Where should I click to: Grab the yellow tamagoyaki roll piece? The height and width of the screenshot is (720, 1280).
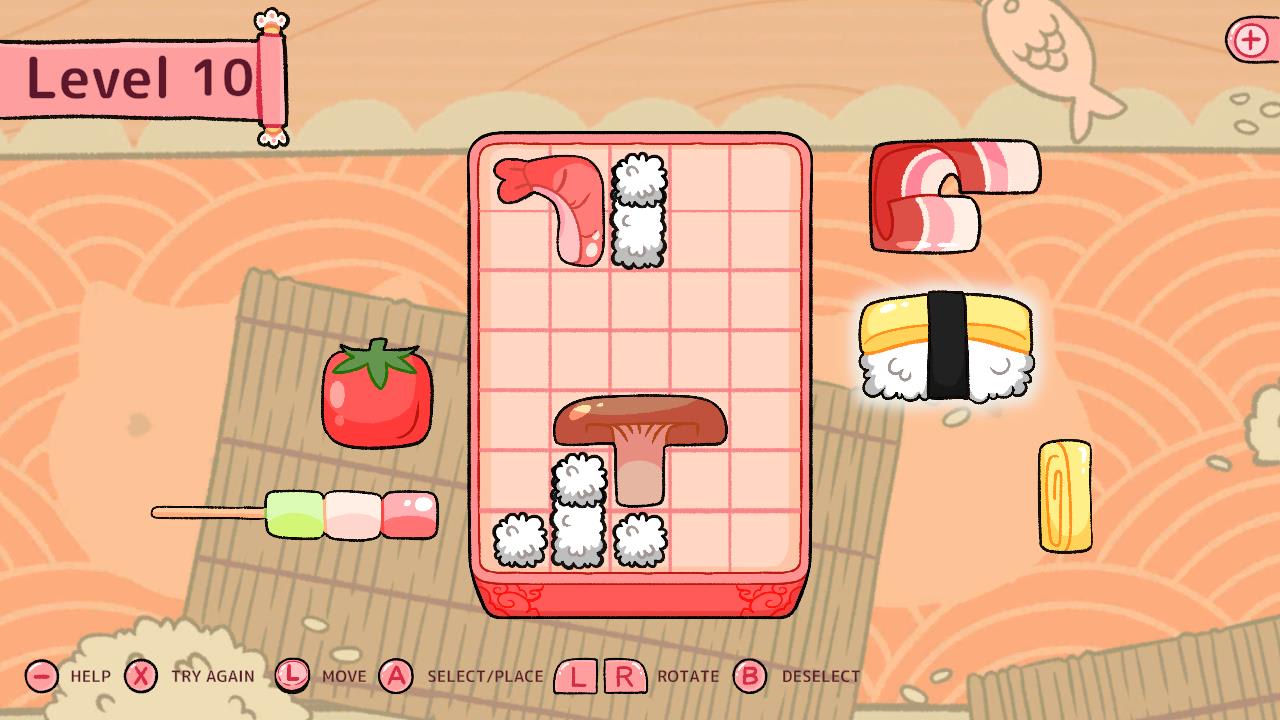point(1063,498)
